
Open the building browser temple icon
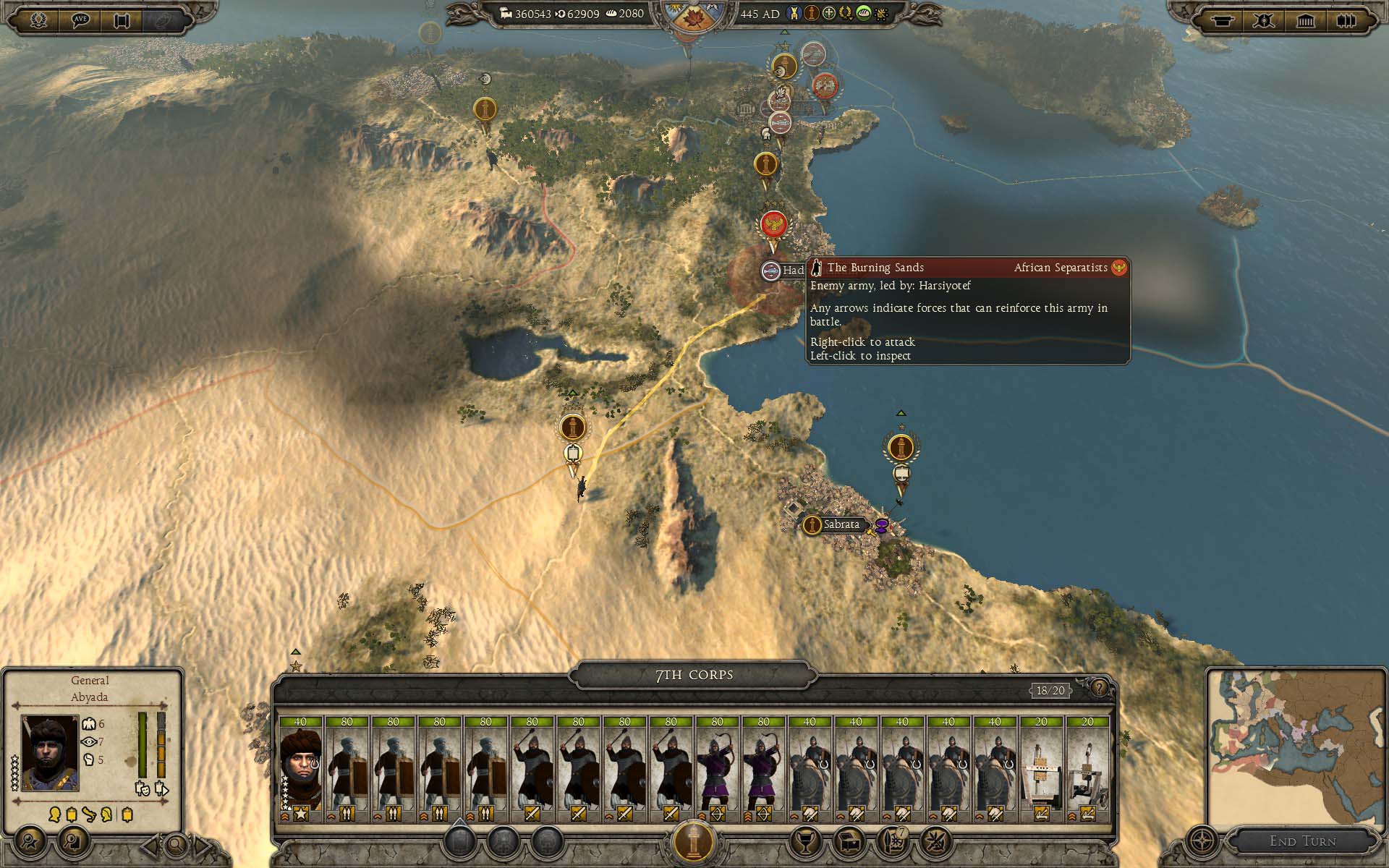[1305, 20]
